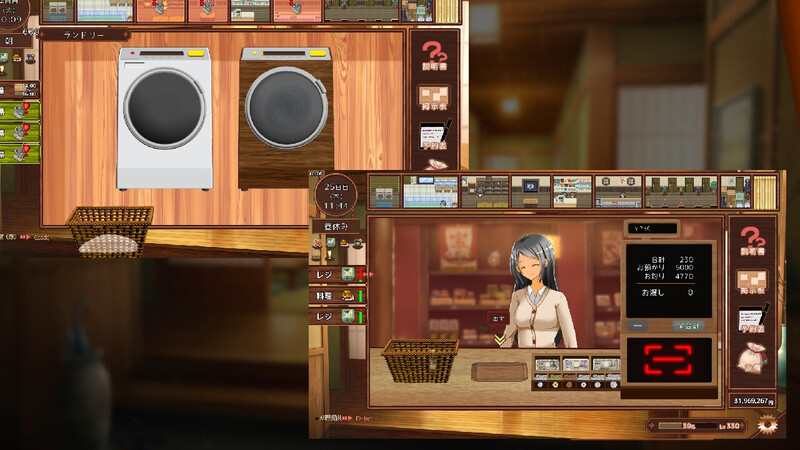Select the white washing machine
Screen dimensions: 800x450
(165, 115)
